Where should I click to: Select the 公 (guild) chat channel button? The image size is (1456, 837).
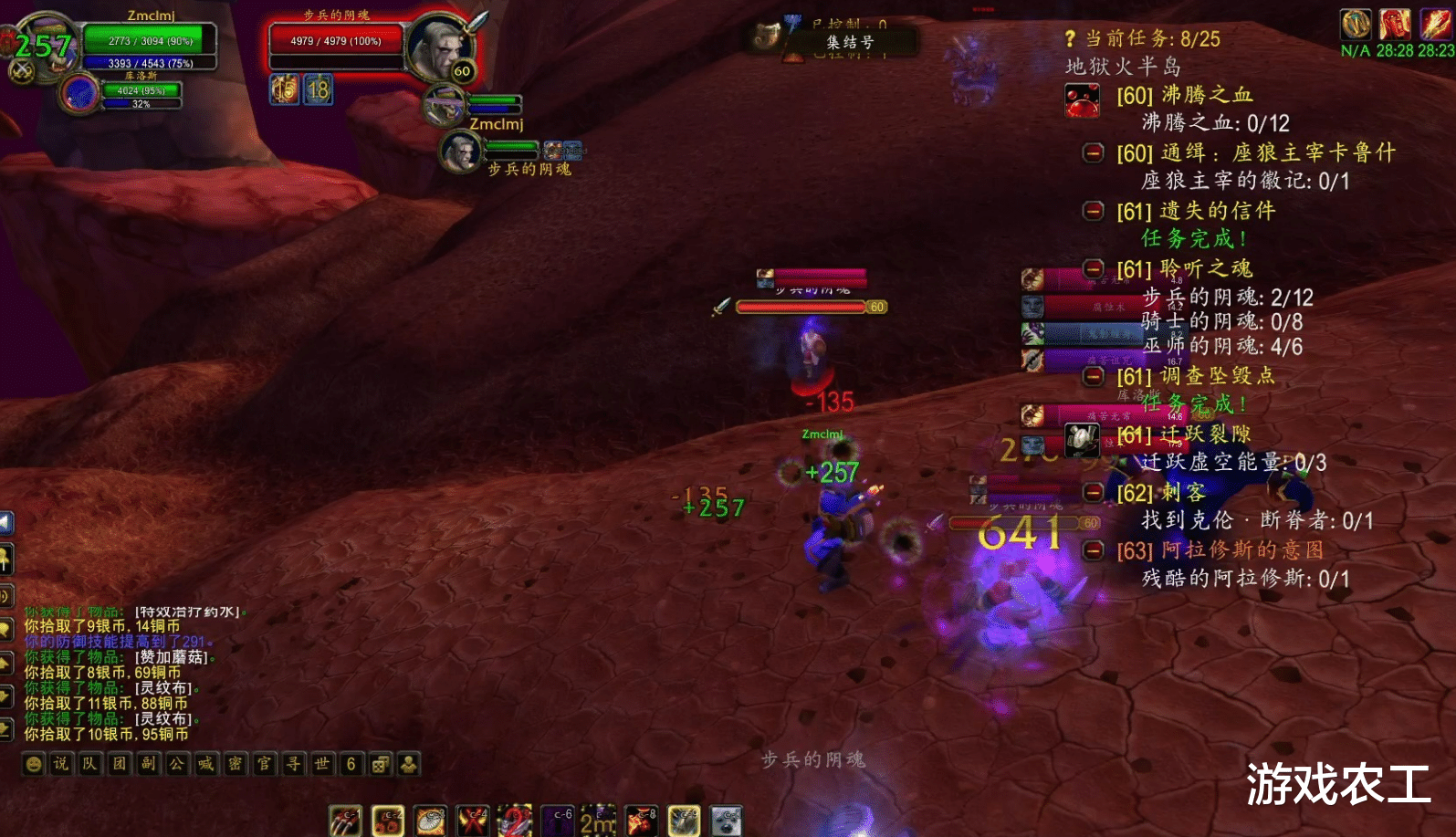tap(177, 764)
